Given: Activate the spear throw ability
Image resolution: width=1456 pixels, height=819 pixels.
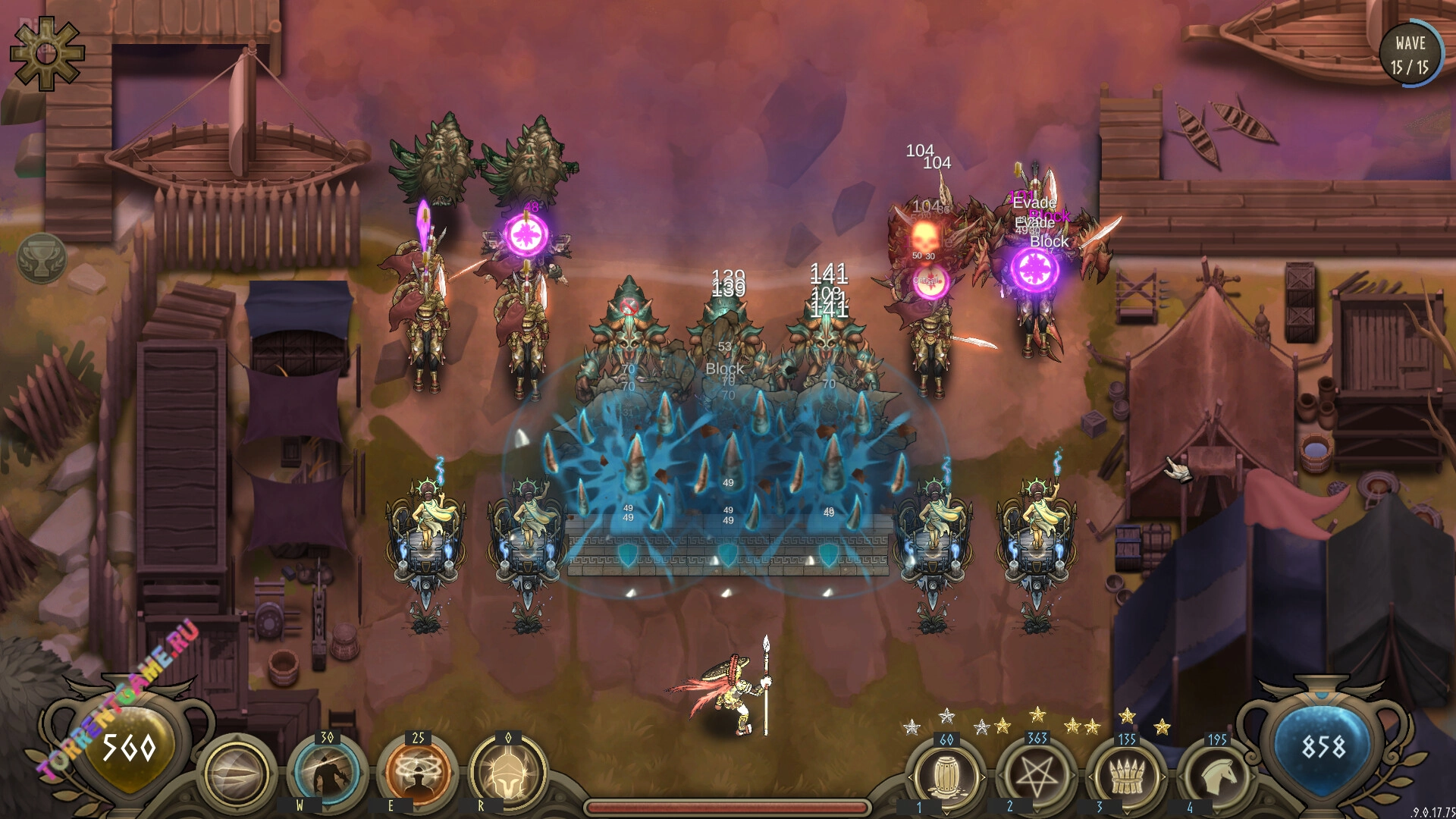Looking at the screenshot, I should [237, 774].
